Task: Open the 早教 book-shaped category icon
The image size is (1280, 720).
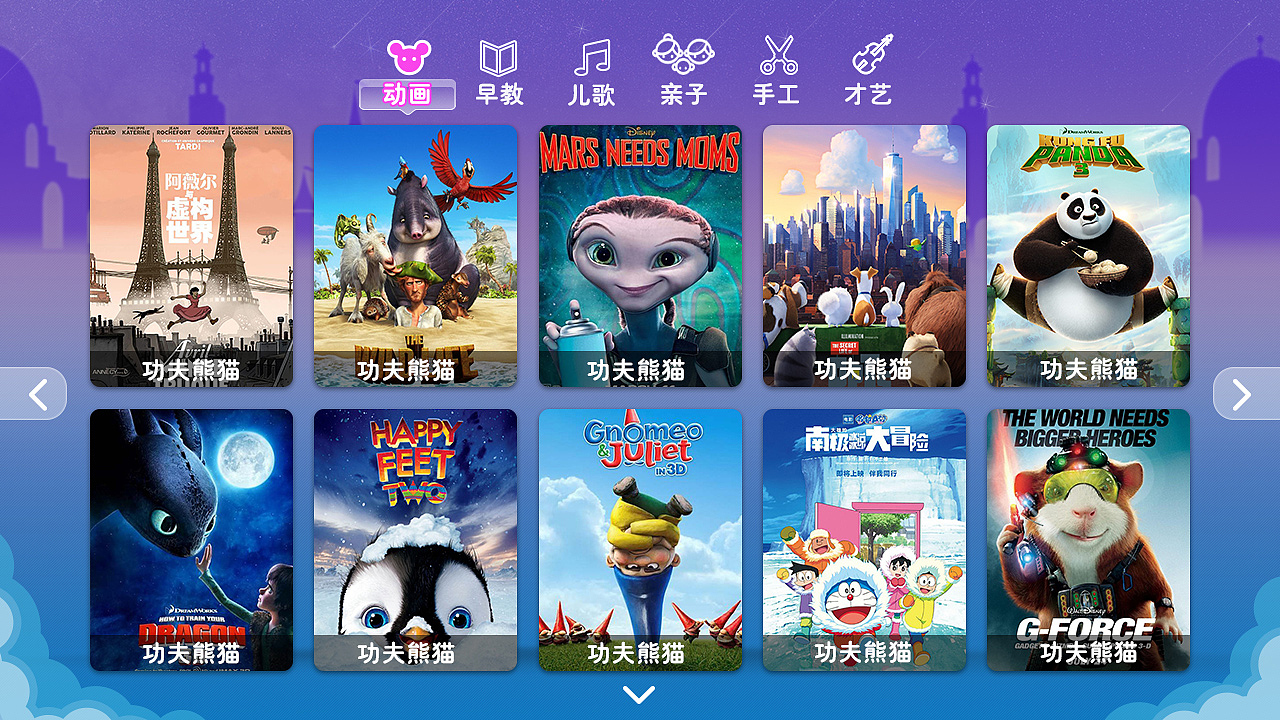Action: coord(497,60)
